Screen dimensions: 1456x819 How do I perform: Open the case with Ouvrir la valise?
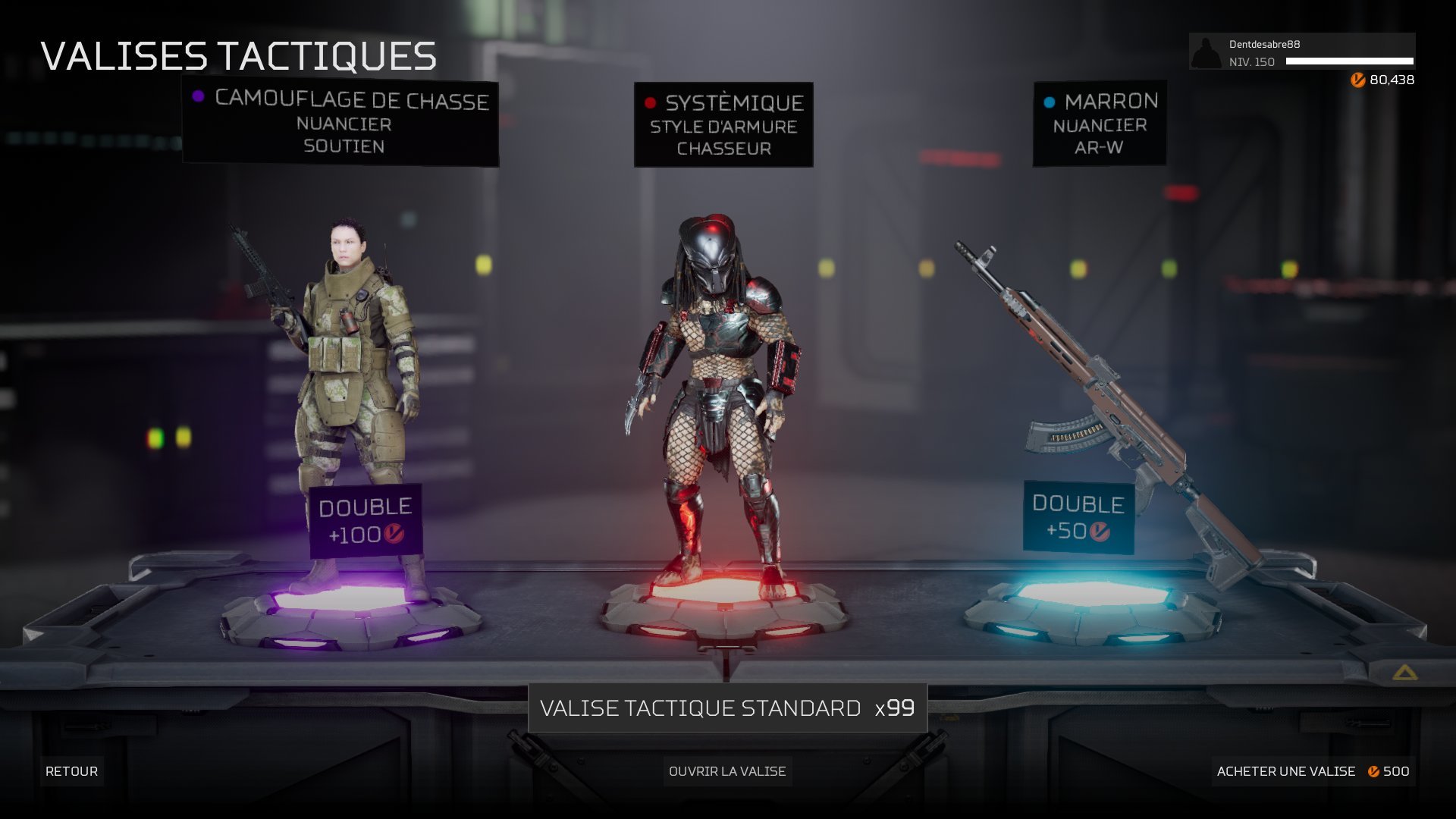point(727,771)
